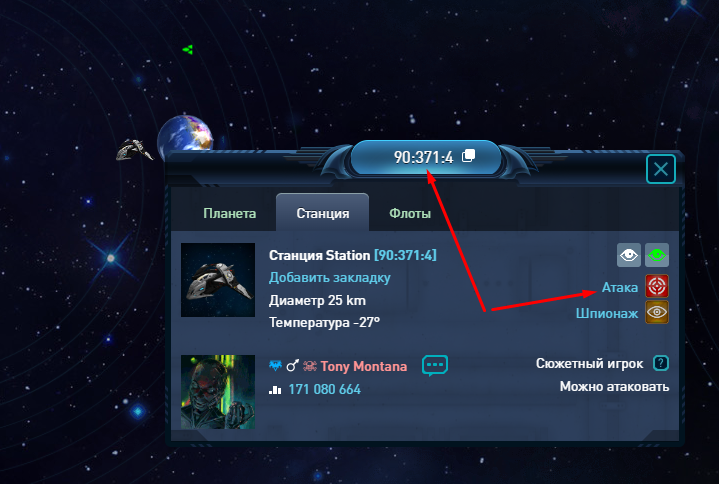Toggle the green eye icon

(x=656, y=256)
